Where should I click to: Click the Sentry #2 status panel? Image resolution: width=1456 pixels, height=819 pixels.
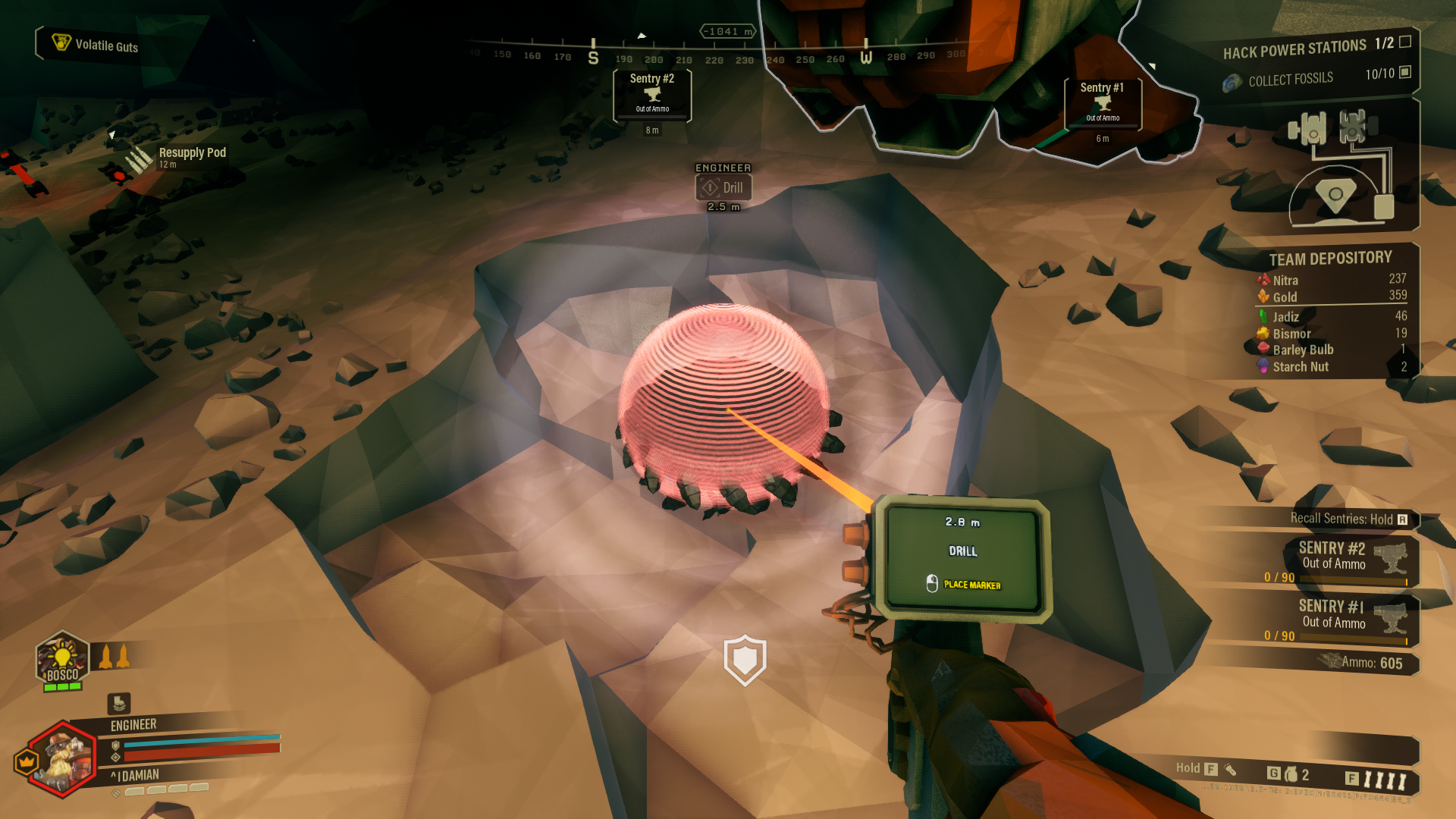[x=1336, y=562]
